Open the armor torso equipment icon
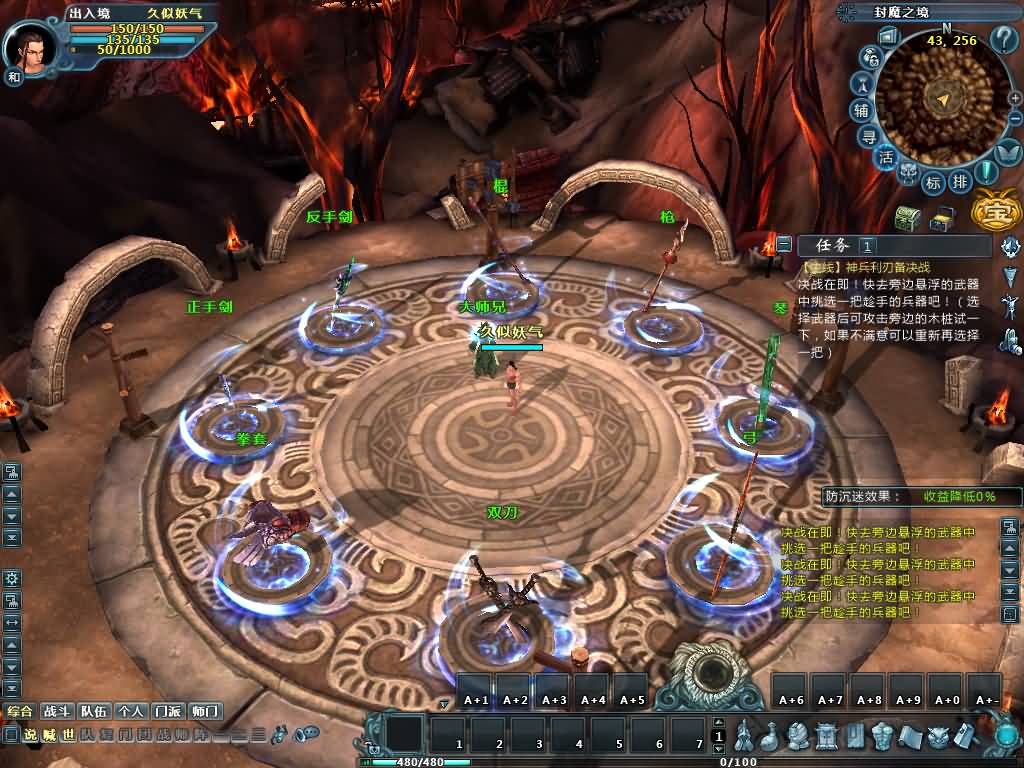The width and height of the screenshot is (1024, 768). [x=881, y=737]
